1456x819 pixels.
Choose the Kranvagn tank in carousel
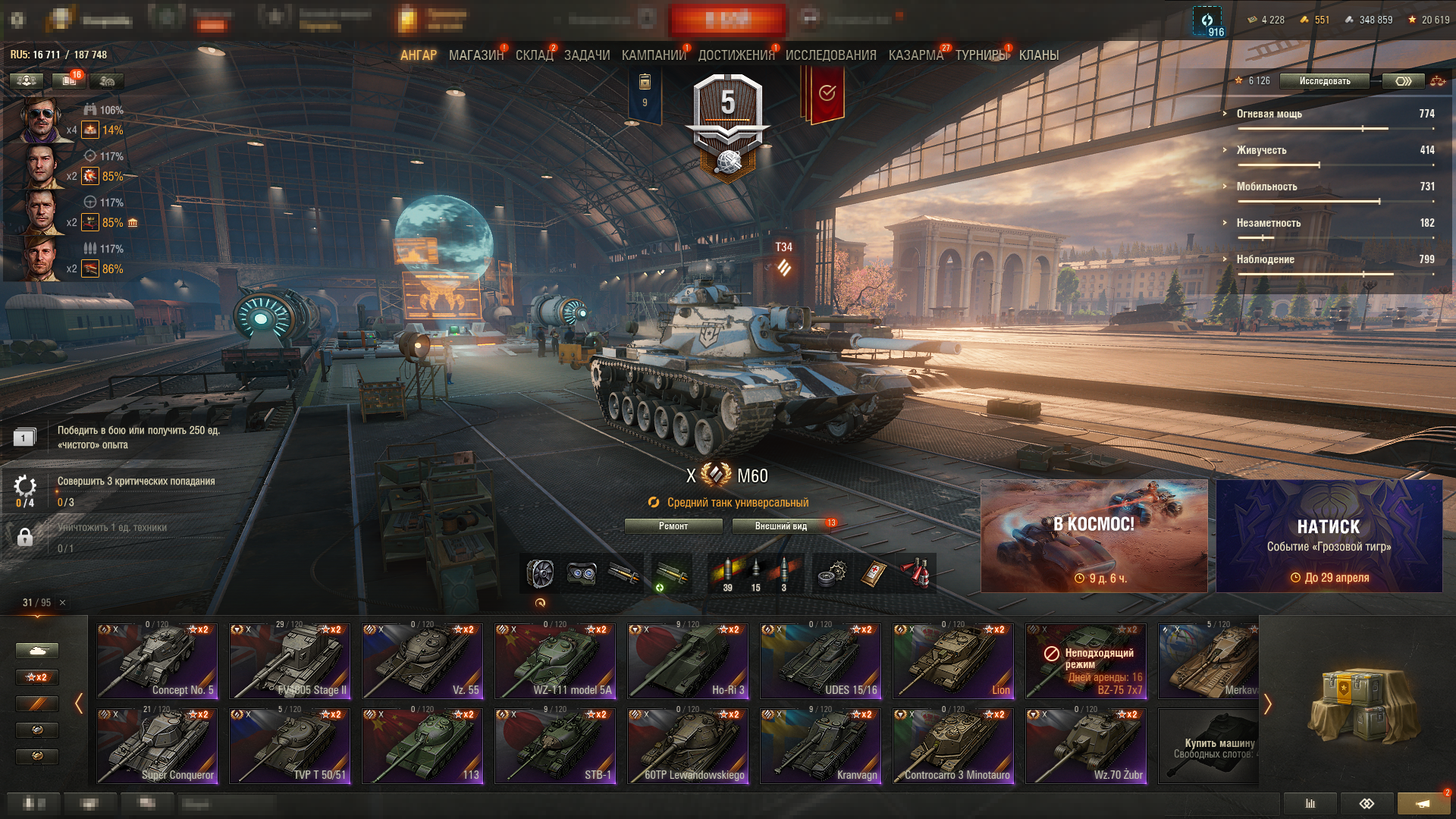point(821,746)
